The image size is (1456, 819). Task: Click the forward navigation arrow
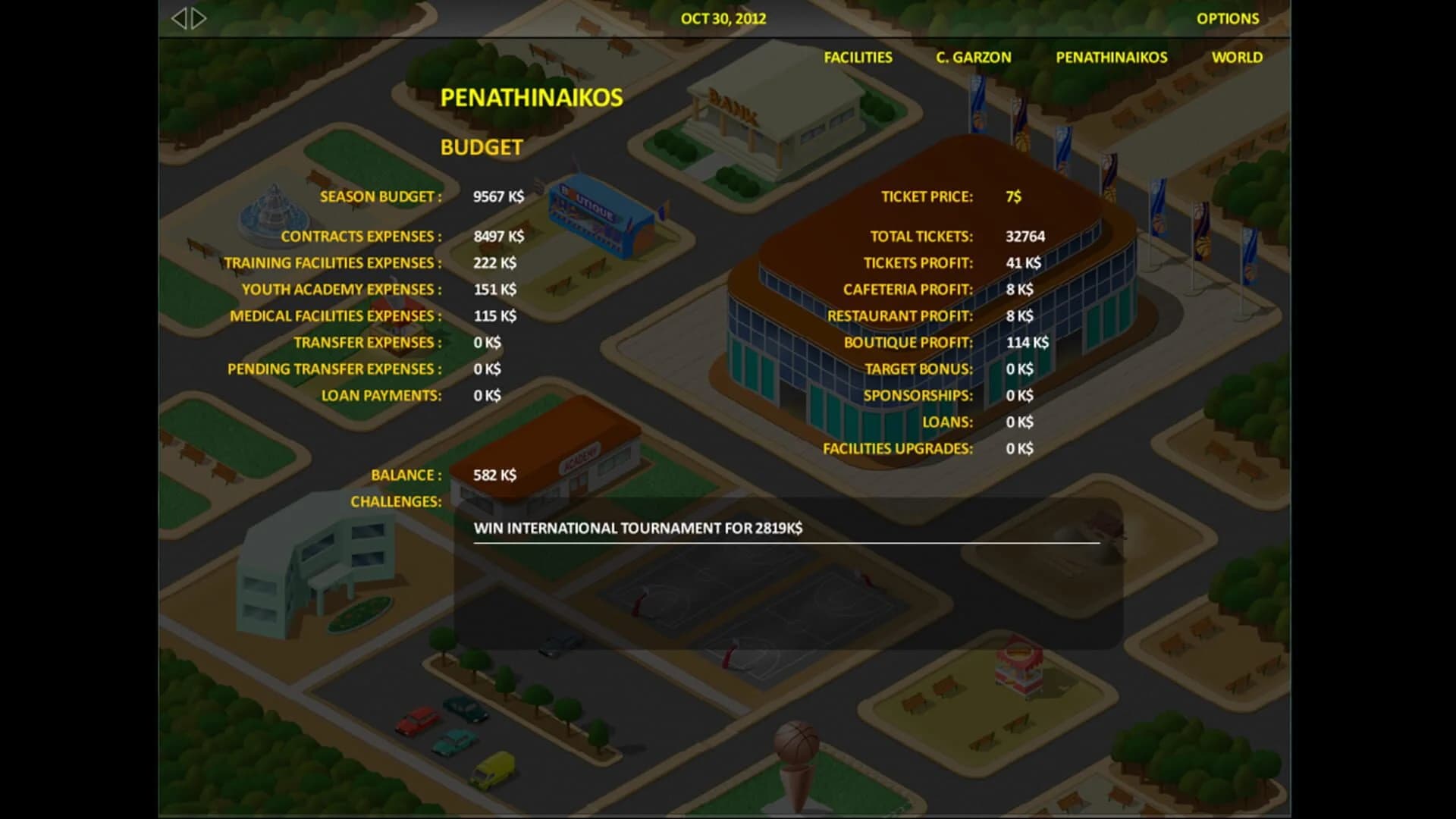(197, 18)
